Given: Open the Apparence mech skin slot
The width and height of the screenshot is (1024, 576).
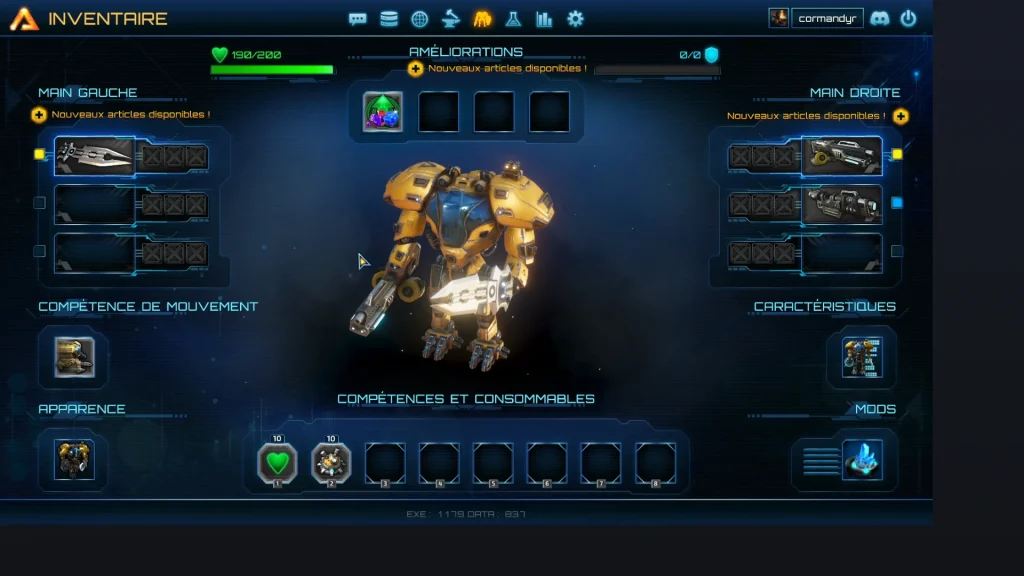Looking at the screenshot, I should click(x=74, y=459).
